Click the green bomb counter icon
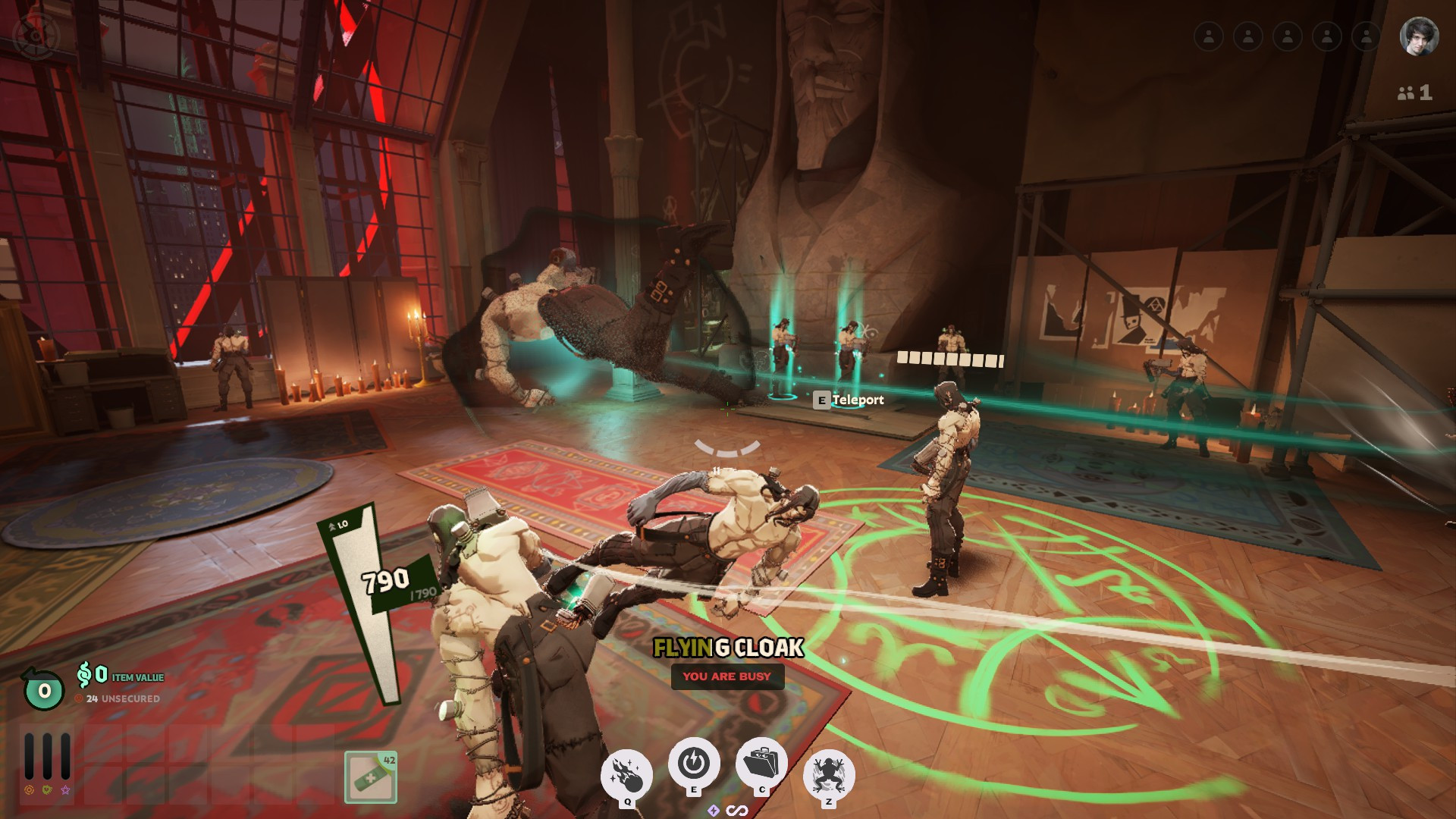1456x819 pixels. coord(43,689)
